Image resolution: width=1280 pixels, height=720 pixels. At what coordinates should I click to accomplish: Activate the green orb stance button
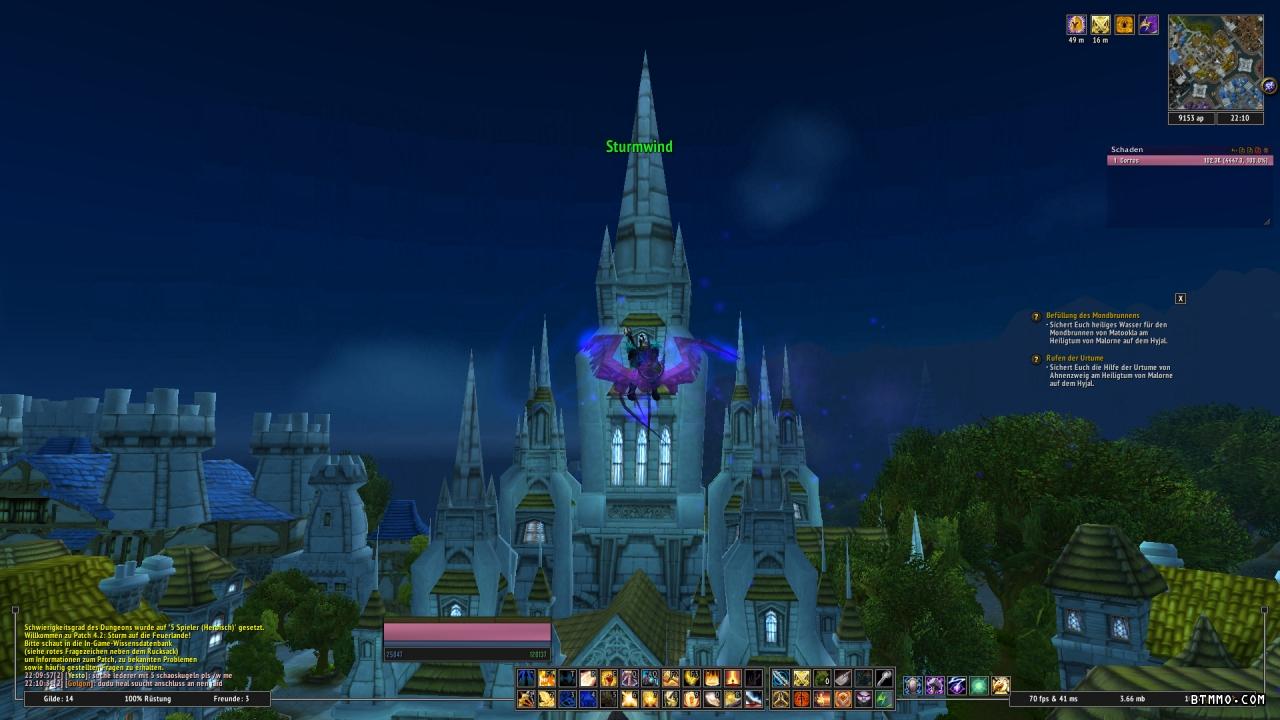[979, 685]
